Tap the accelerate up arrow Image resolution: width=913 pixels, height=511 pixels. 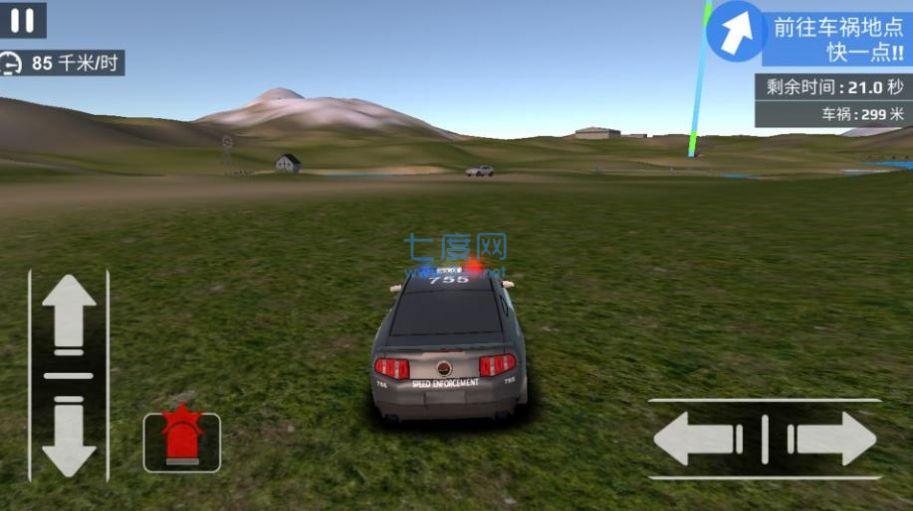click(x=68, y=313)
